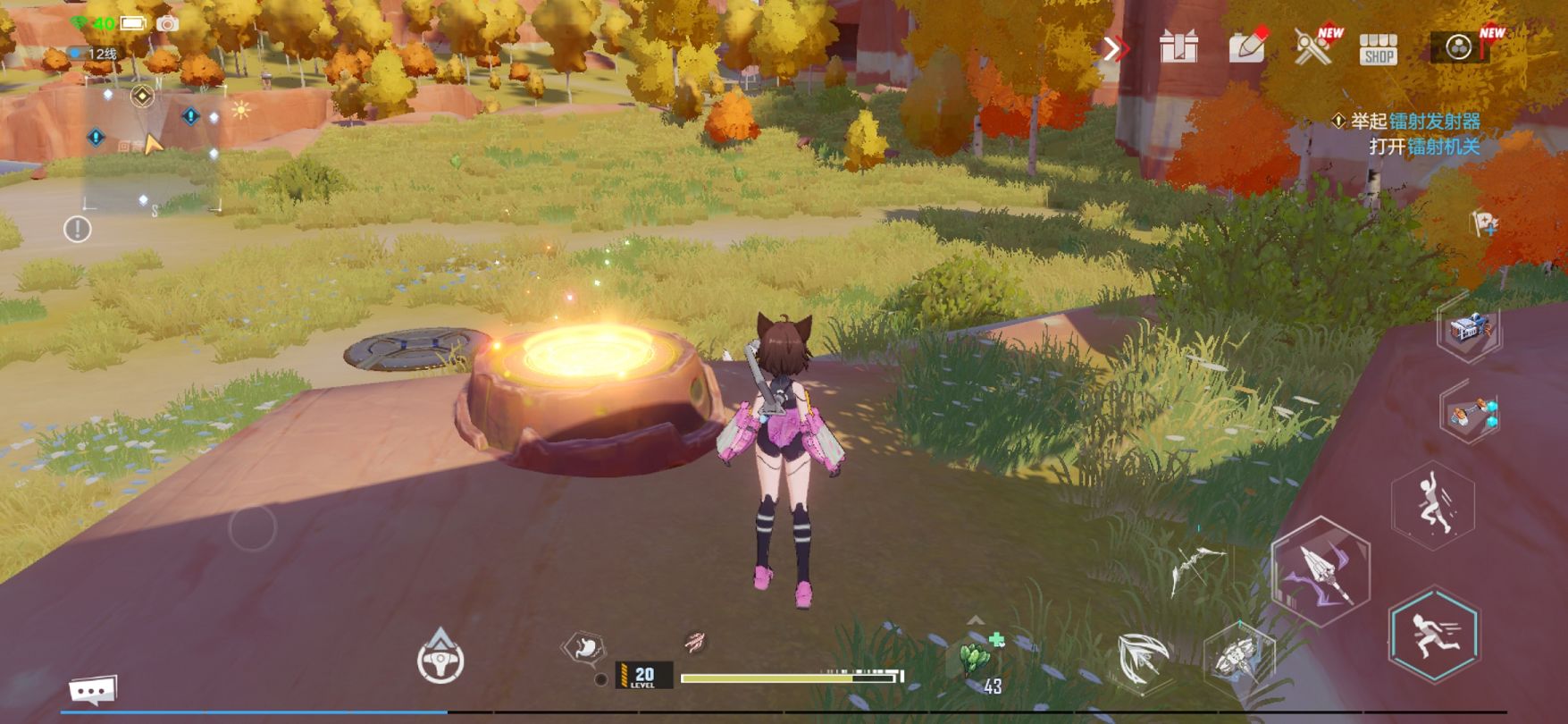
Task: Trigger the dash sprint button
Action: pos(1433,634)
